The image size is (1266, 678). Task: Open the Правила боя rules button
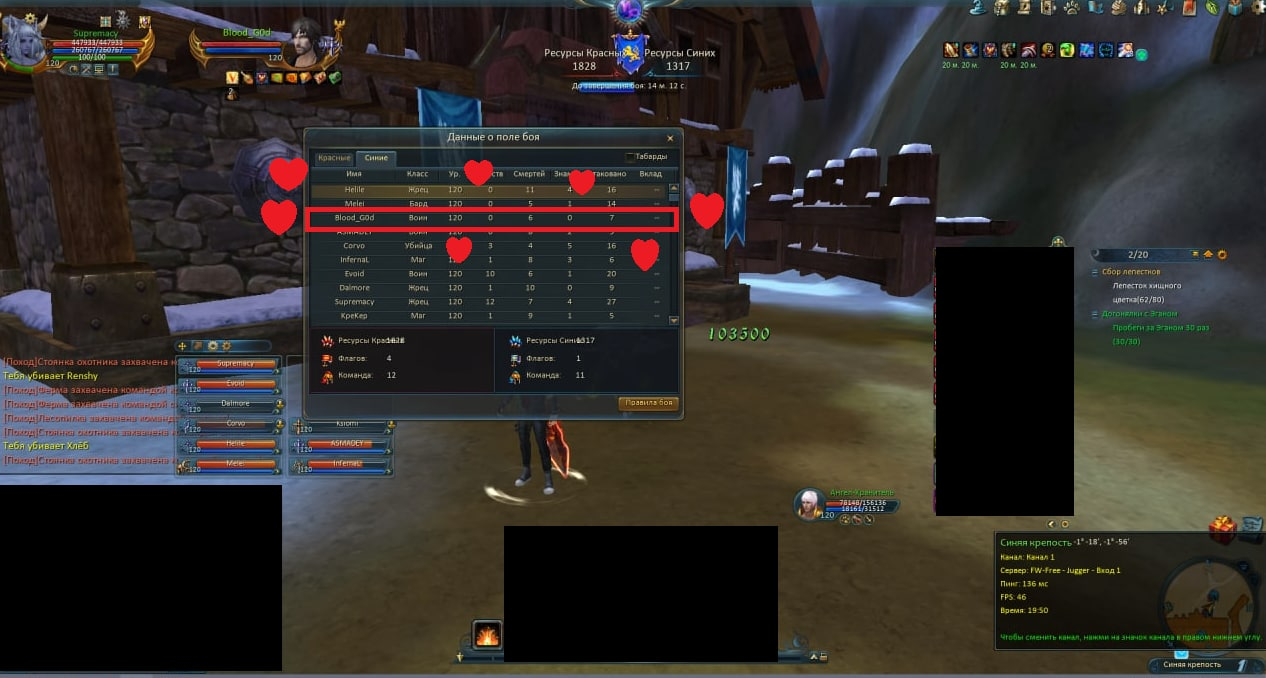[x=648, y=403]
